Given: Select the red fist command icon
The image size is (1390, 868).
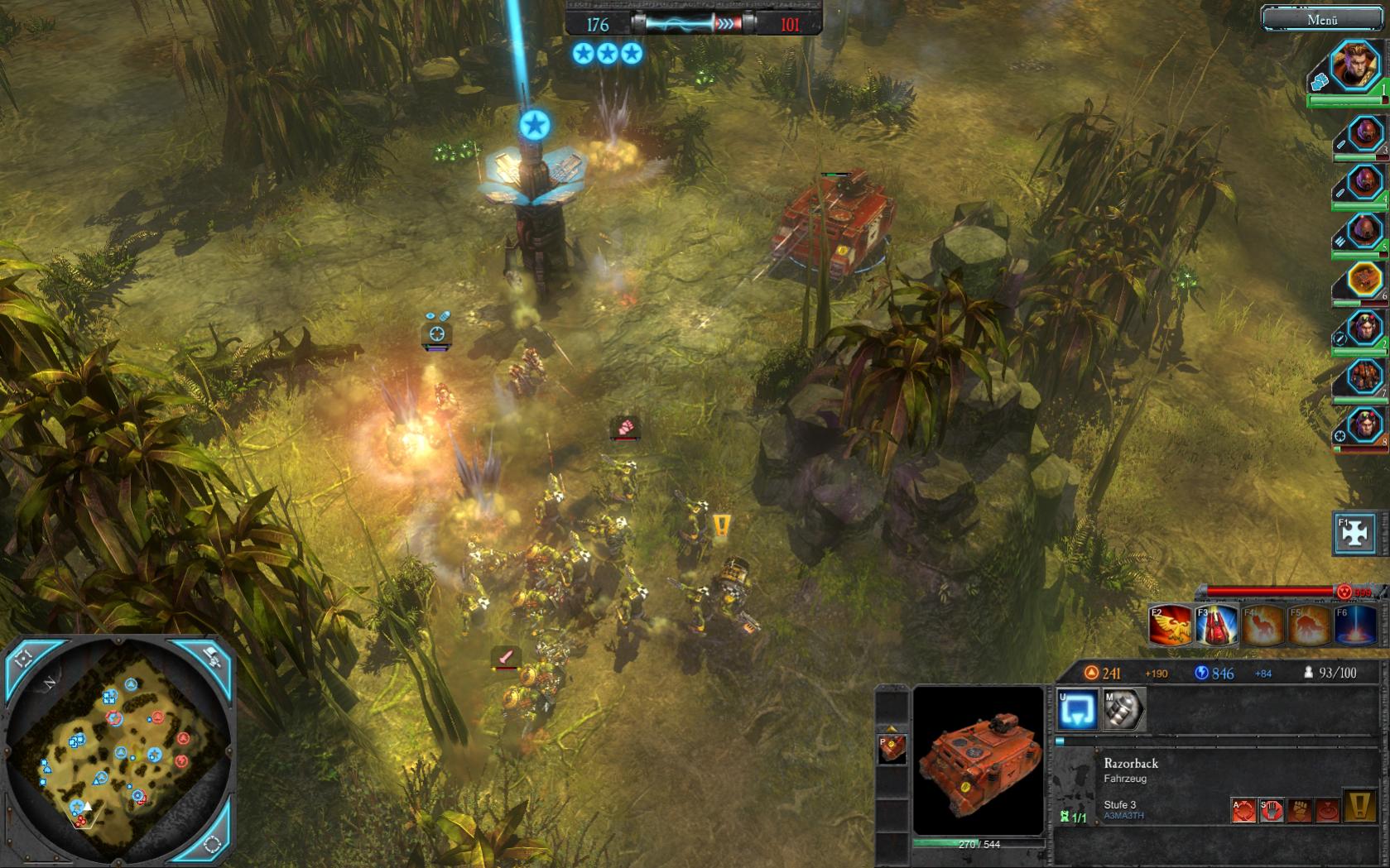Looking at the screenshot, I should pyautogui.click(x=1300, y=810).
